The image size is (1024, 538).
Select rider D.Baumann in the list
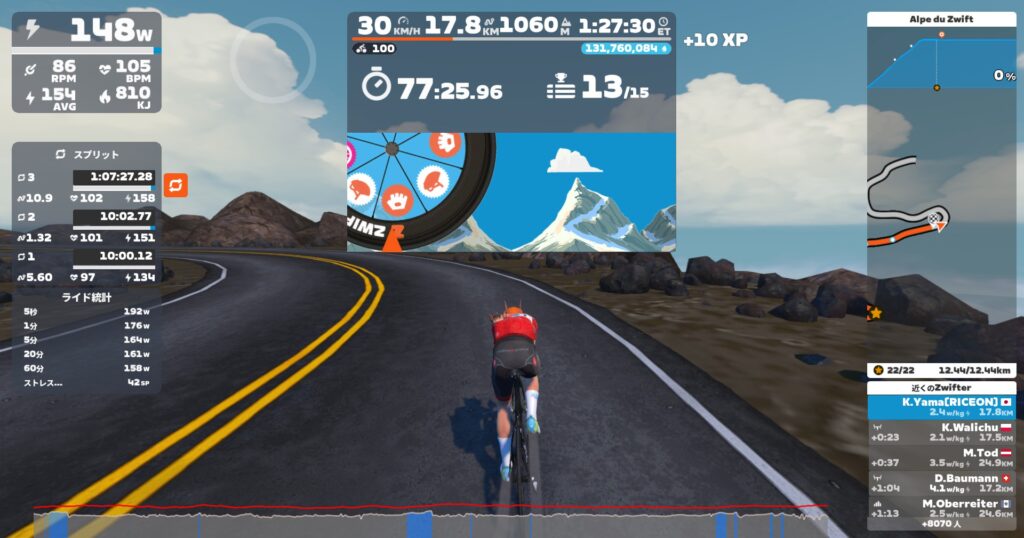(941, 482)
